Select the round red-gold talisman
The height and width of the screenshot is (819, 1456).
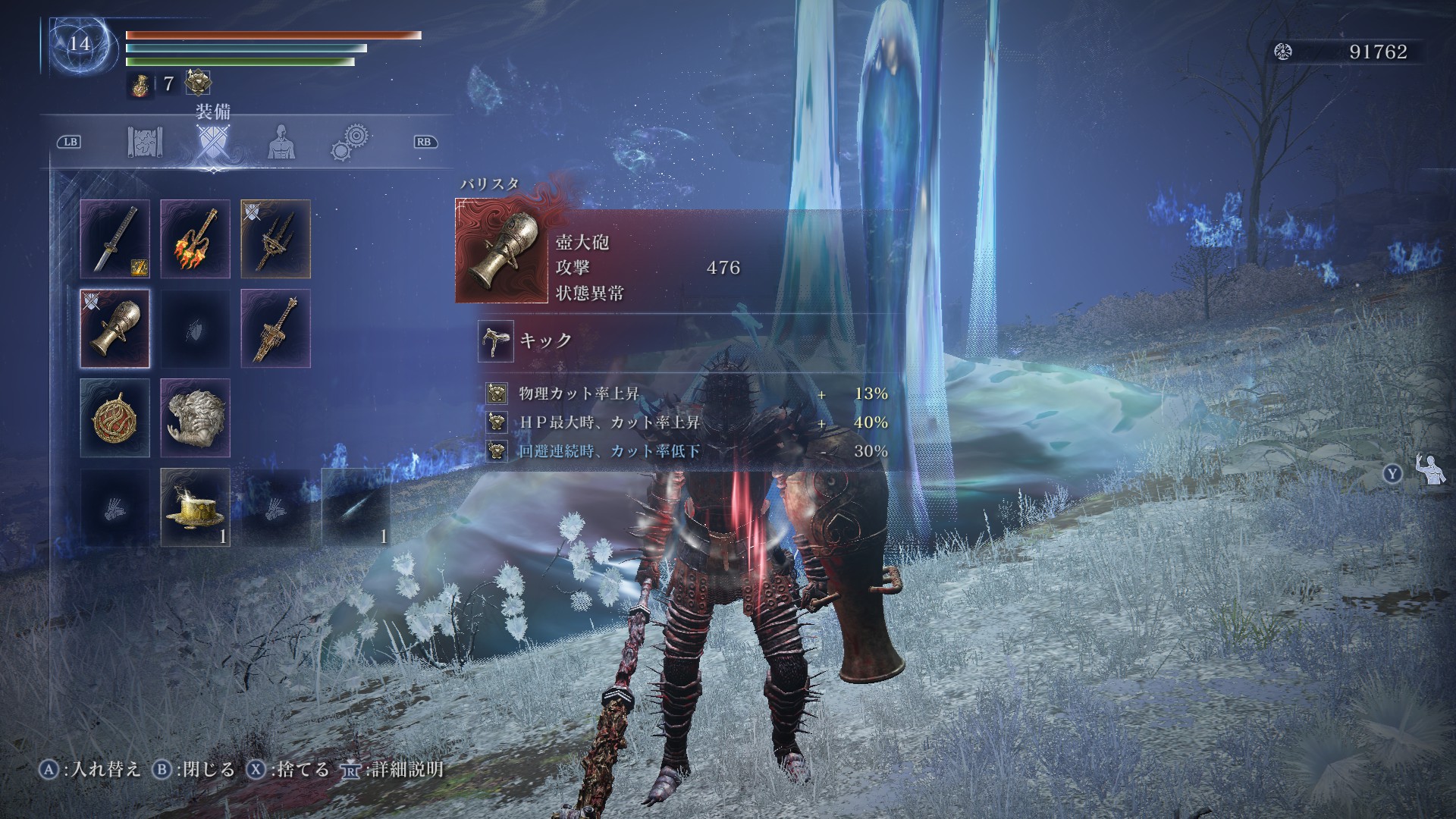tap(115, 418)
